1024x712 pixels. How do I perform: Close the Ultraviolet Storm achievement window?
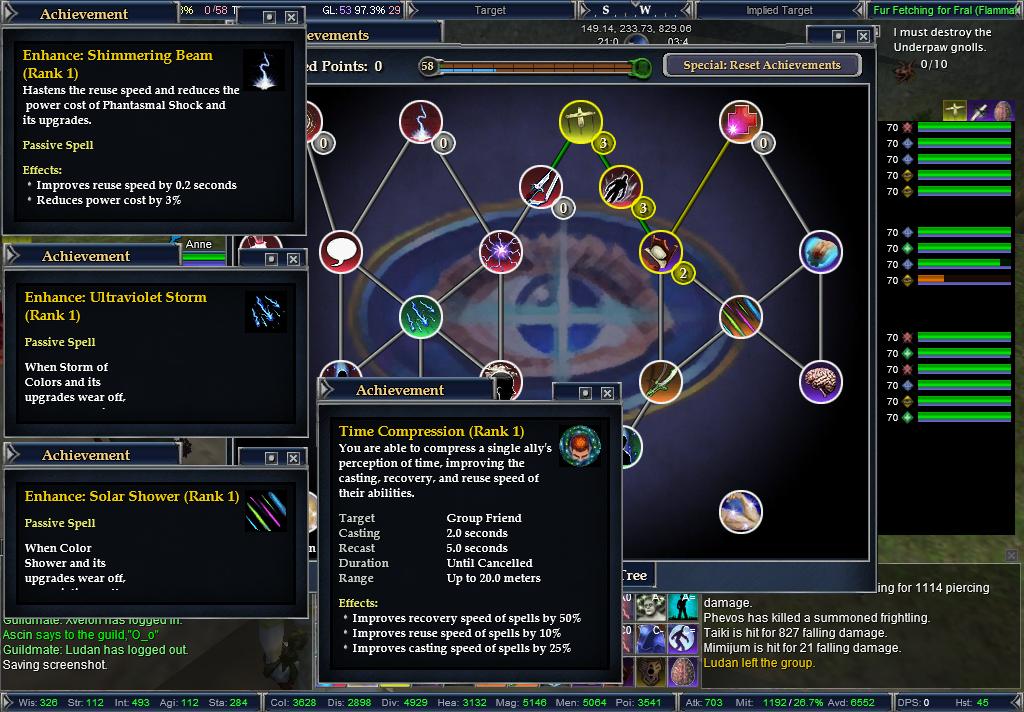tap(293, 259)
